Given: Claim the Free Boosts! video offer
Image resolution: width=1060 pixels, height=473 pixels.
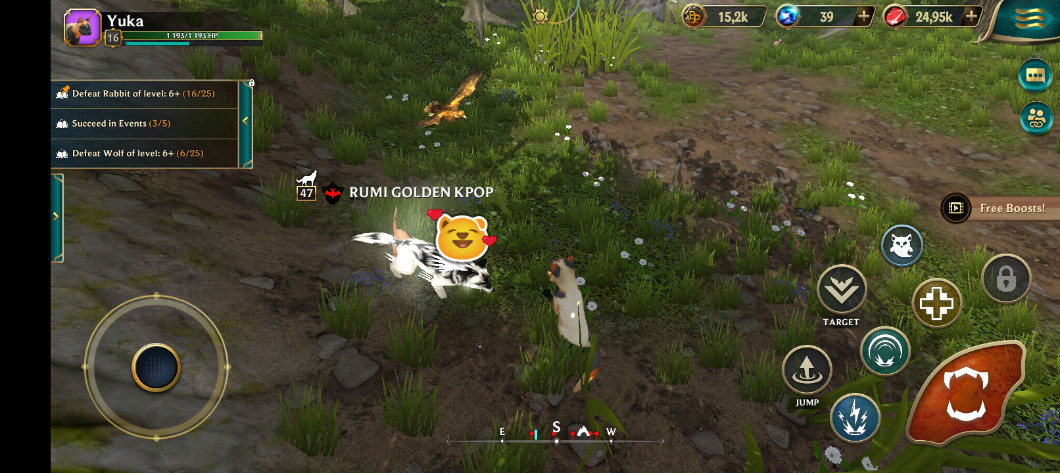Looking at the screenshot, I should point(998,208).
